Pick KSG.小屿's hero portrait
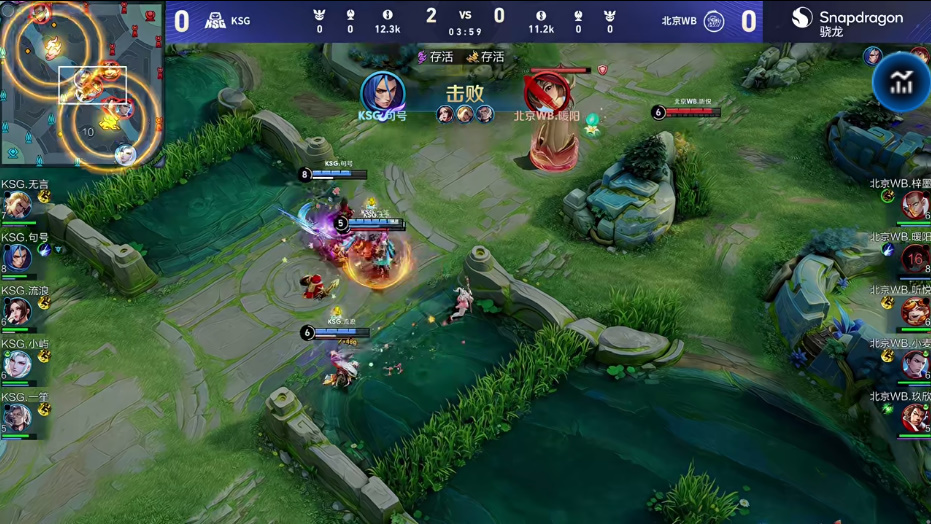Viewport: 931px width, 524px height. 17,364
